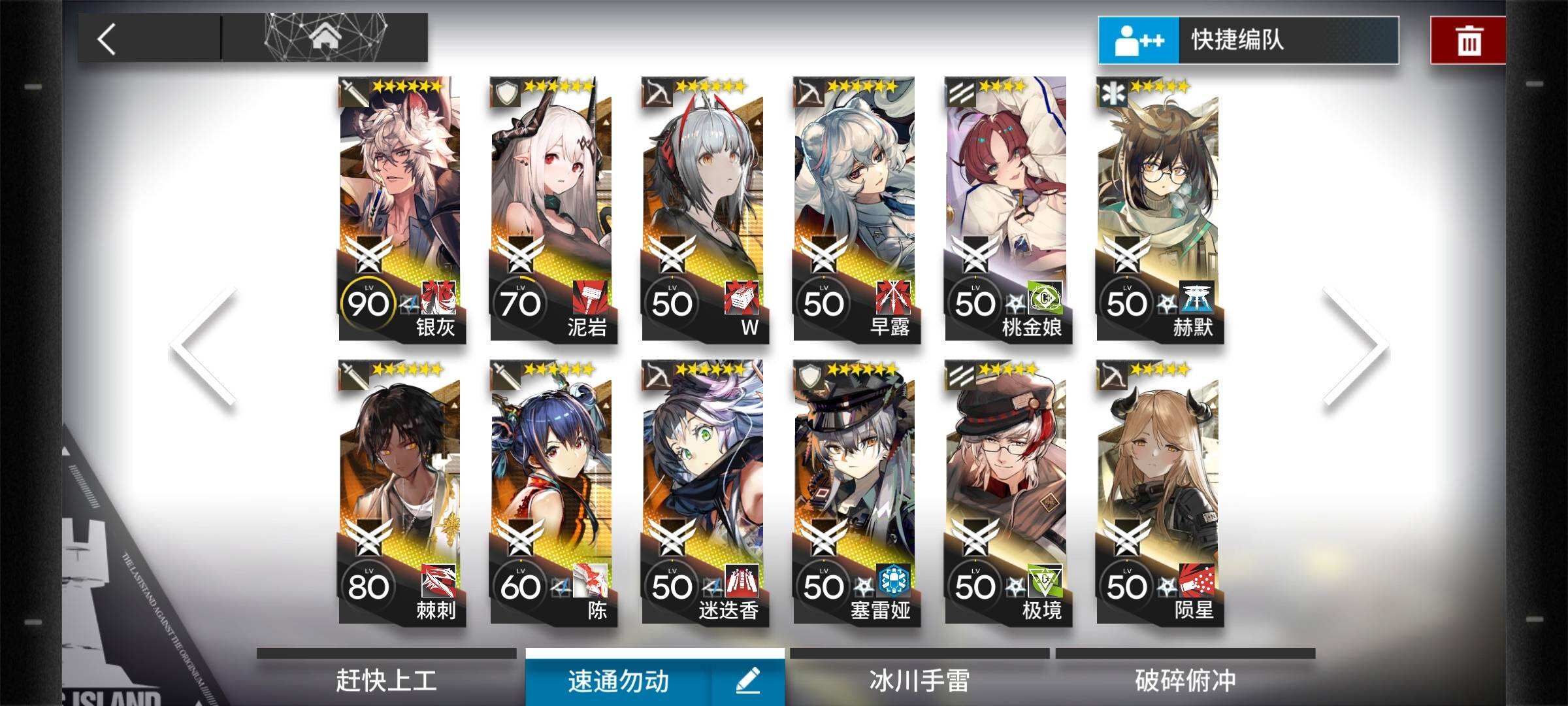Image resolution: width=1568 pixels, height=706 pixels.
Task: Select the 极境 operator card
Action: pos(1007,493)
